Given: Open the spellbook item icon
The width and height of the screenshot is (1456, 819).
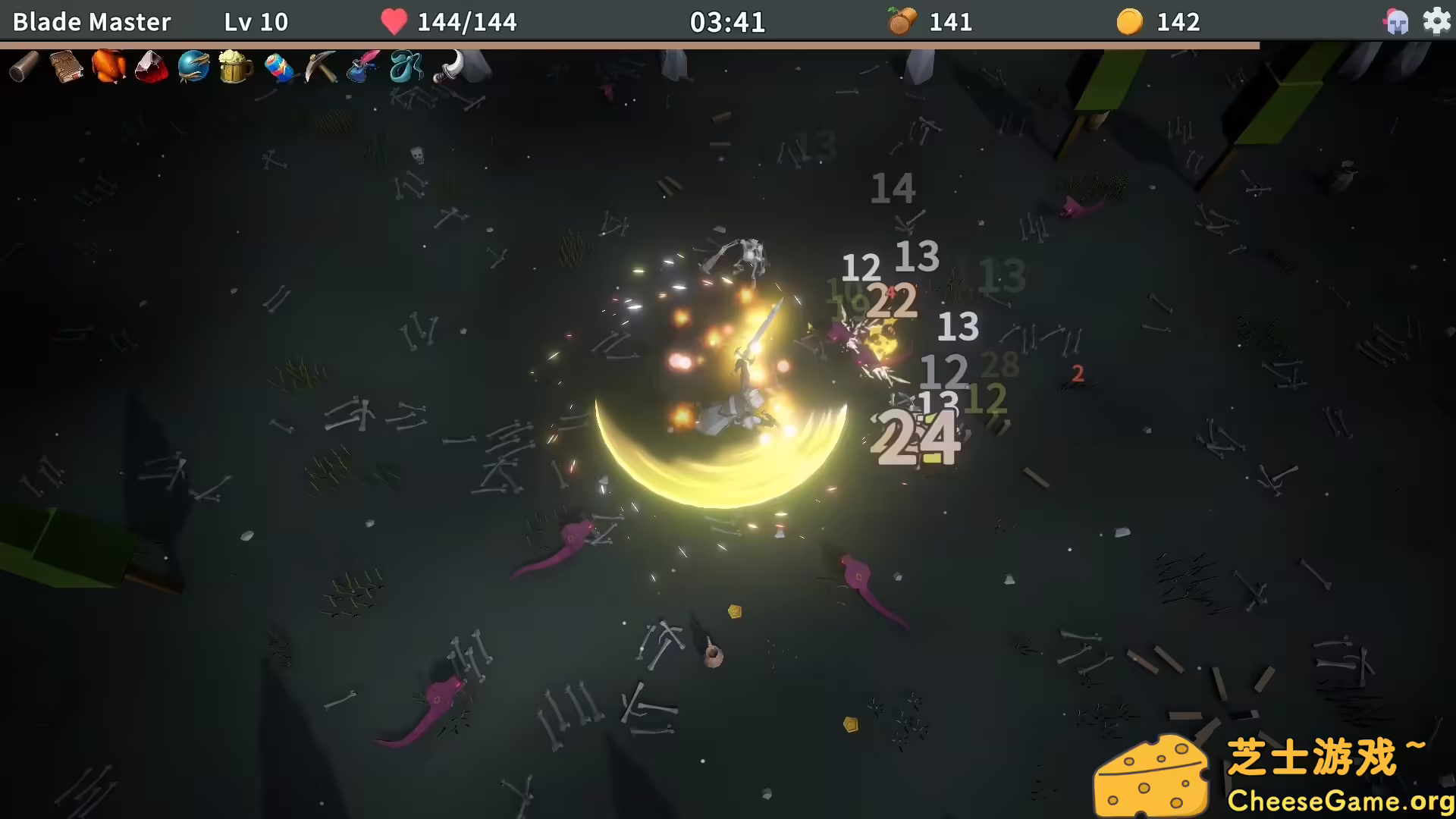Looking at the screenshot, I should 65,68.
